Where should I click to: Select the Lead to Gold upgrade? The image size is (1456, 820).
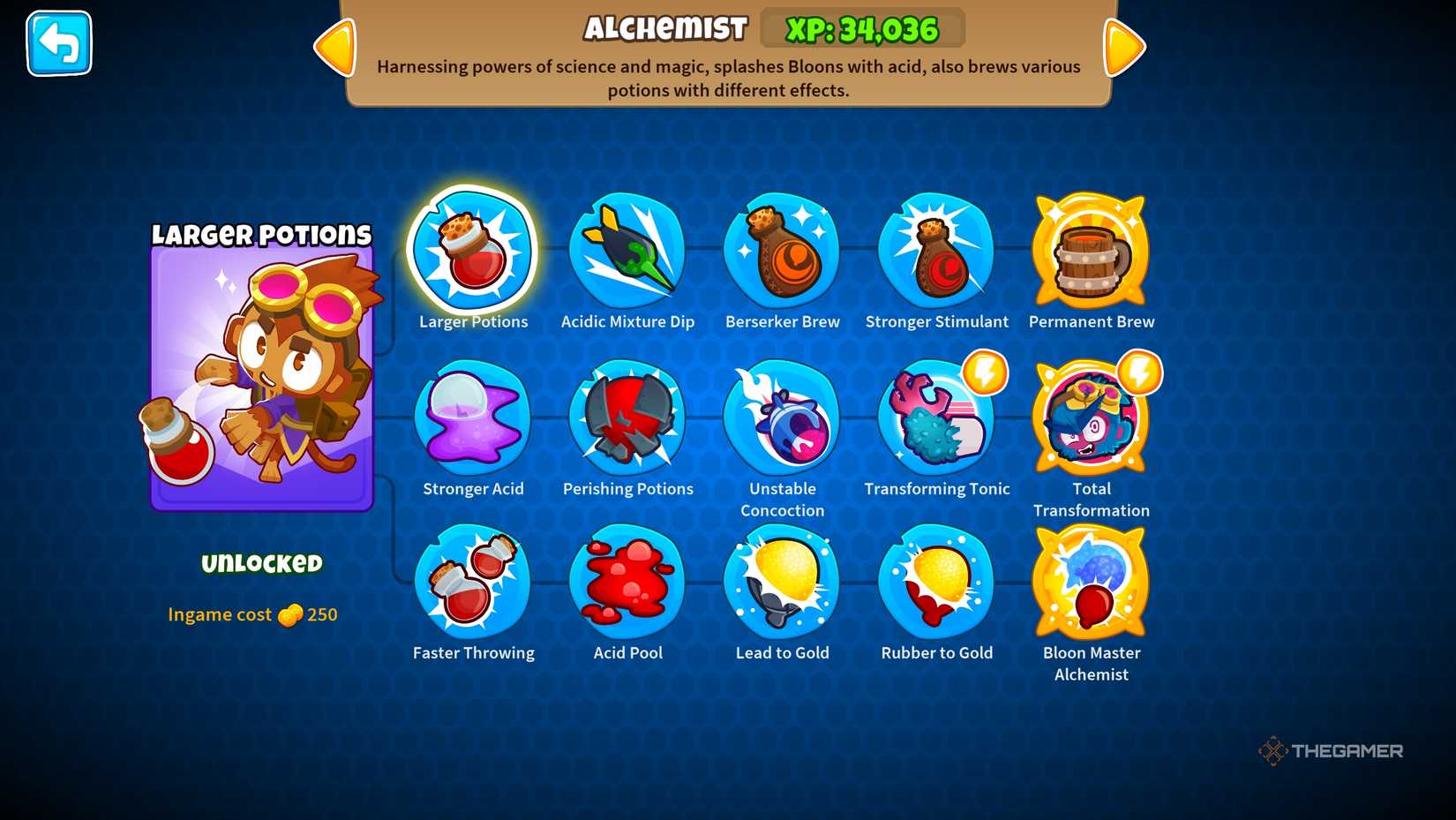coord(782,583)
